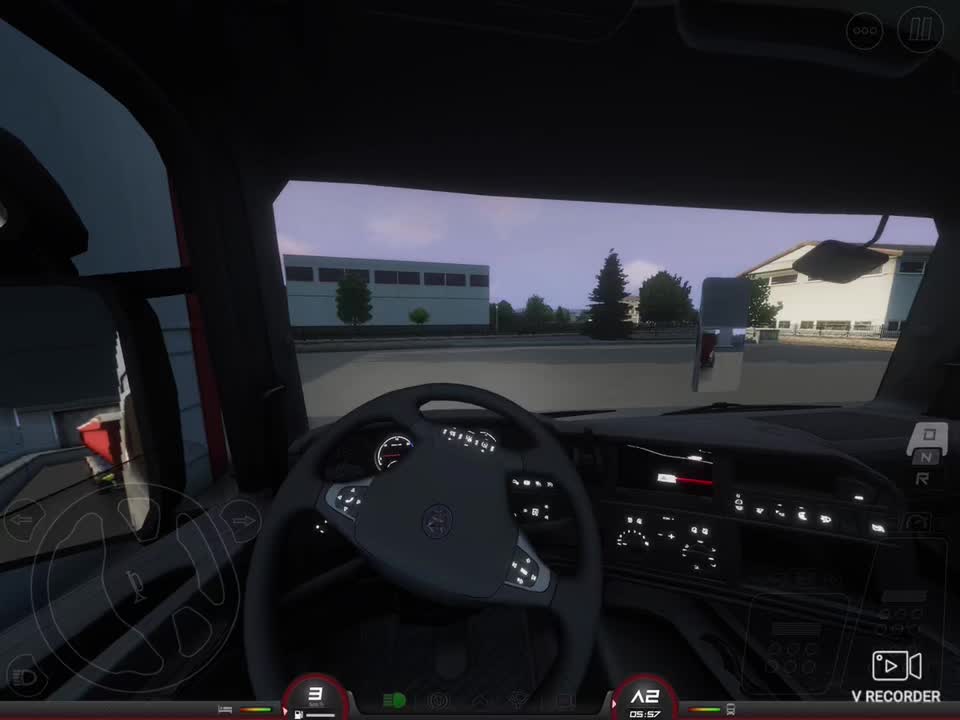Activate the right turn signal arrow
The image size is (960, 720).
click(240, 520)
